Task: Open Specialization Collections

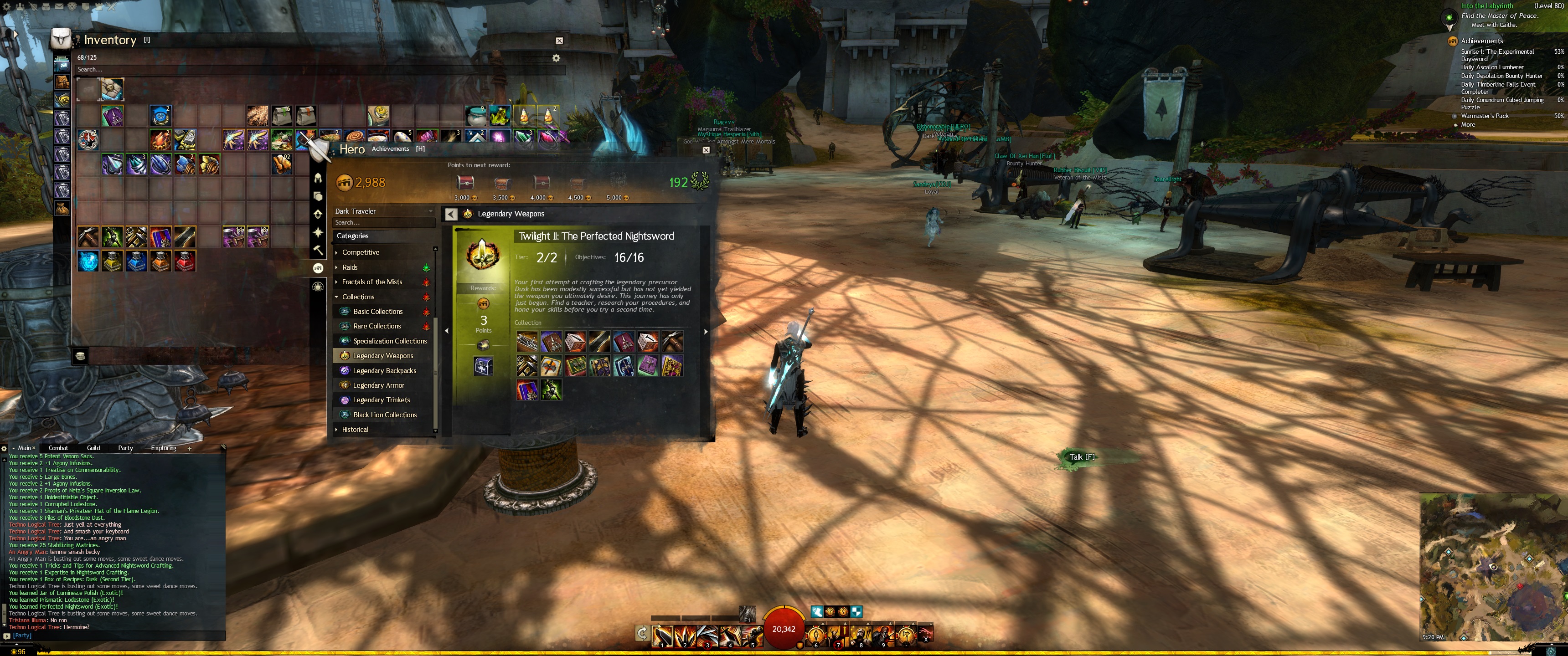Action: pyautogui.click(x=390, y=341)
